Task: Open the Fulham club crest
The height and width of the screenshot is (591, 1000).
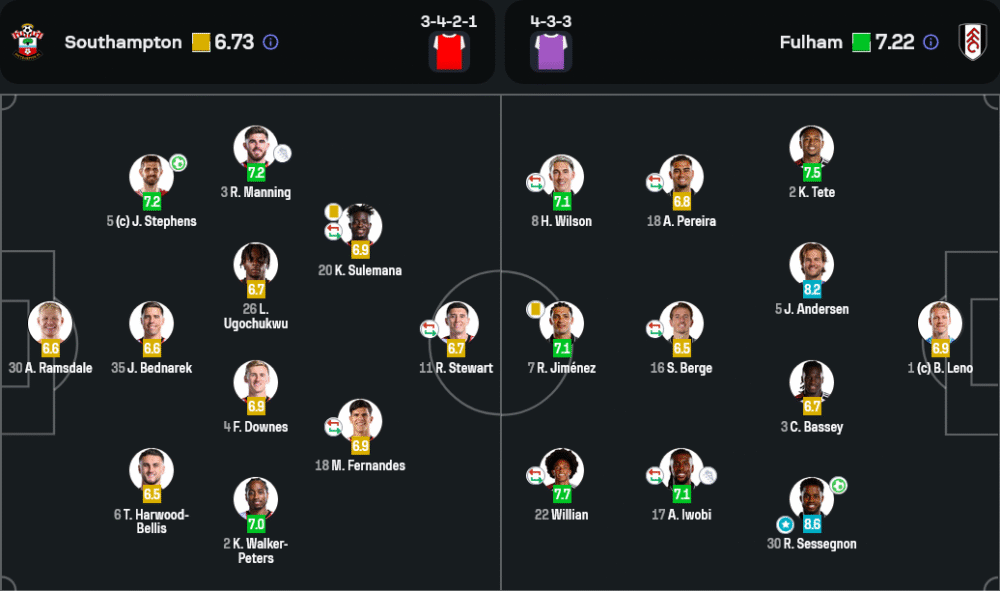Action: click(972, 42)
